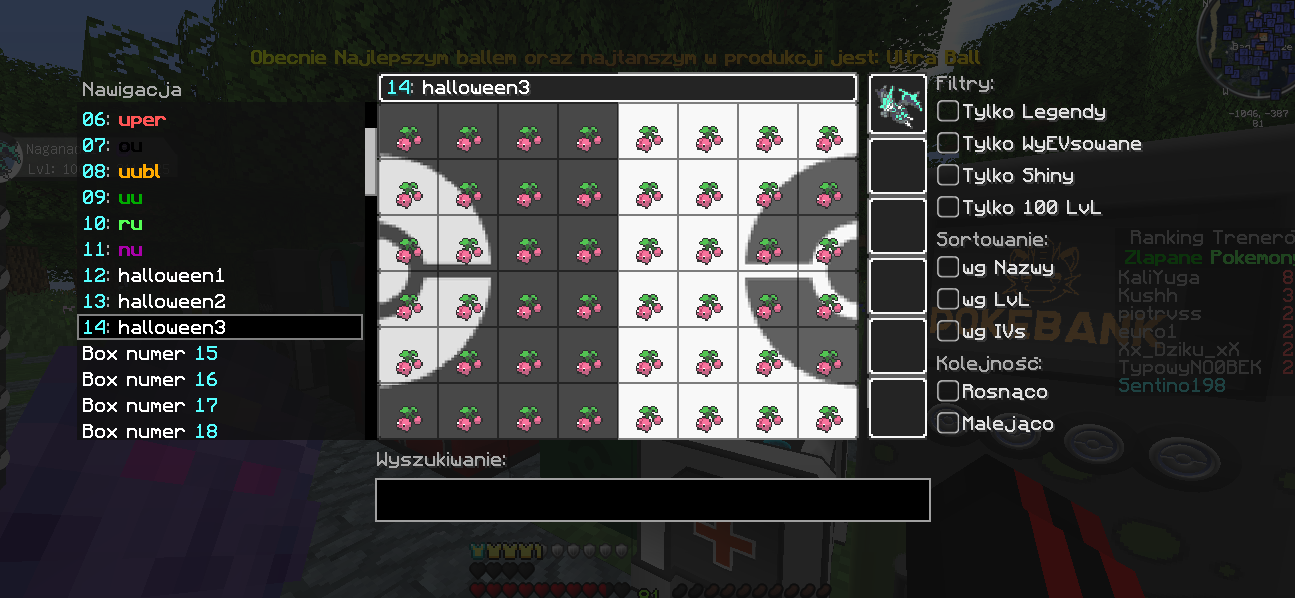Open the 08: uubl box entry

(x=121, y=172)
